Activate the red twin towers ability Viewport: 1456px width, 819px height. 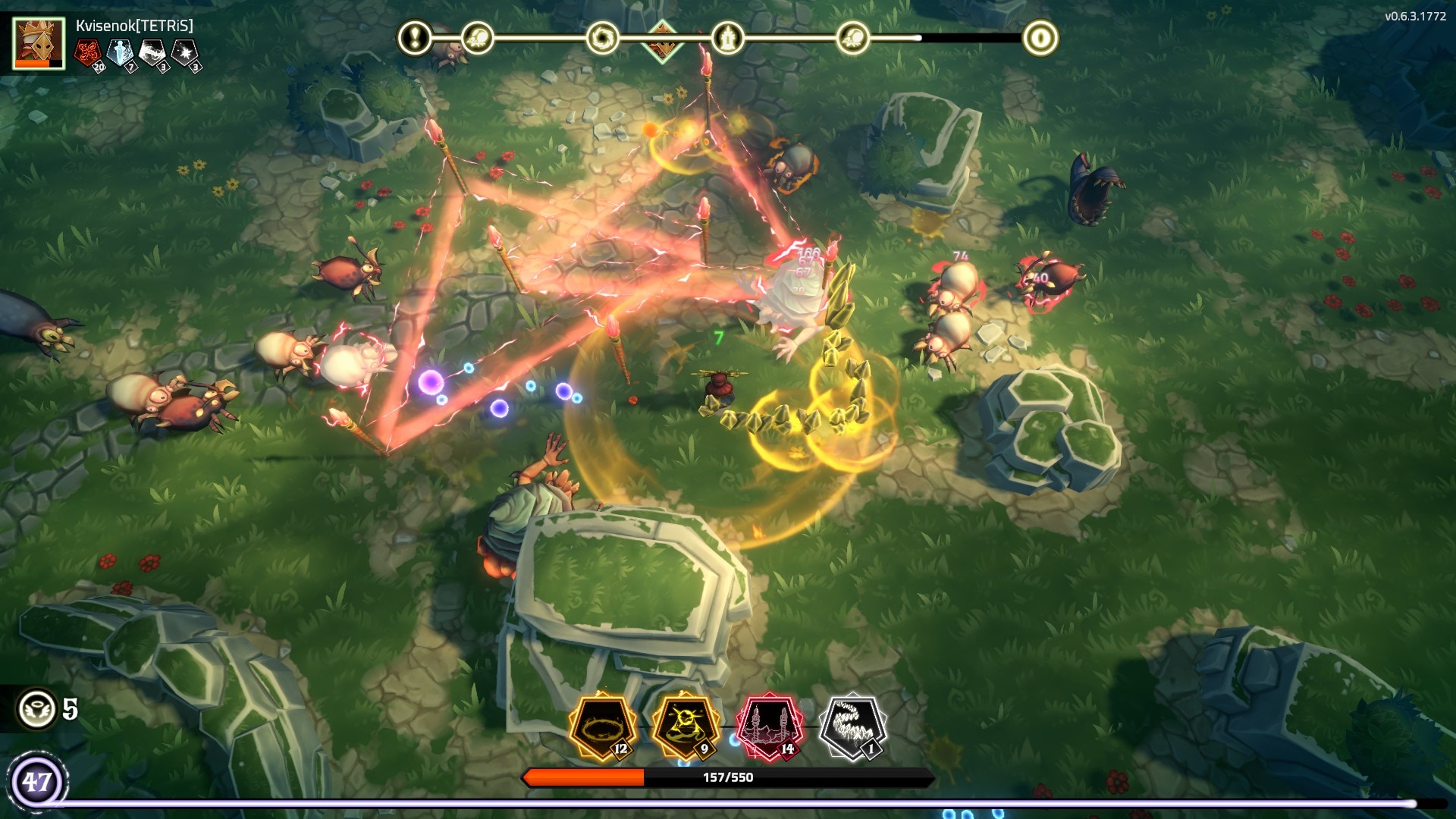(770, 726)
